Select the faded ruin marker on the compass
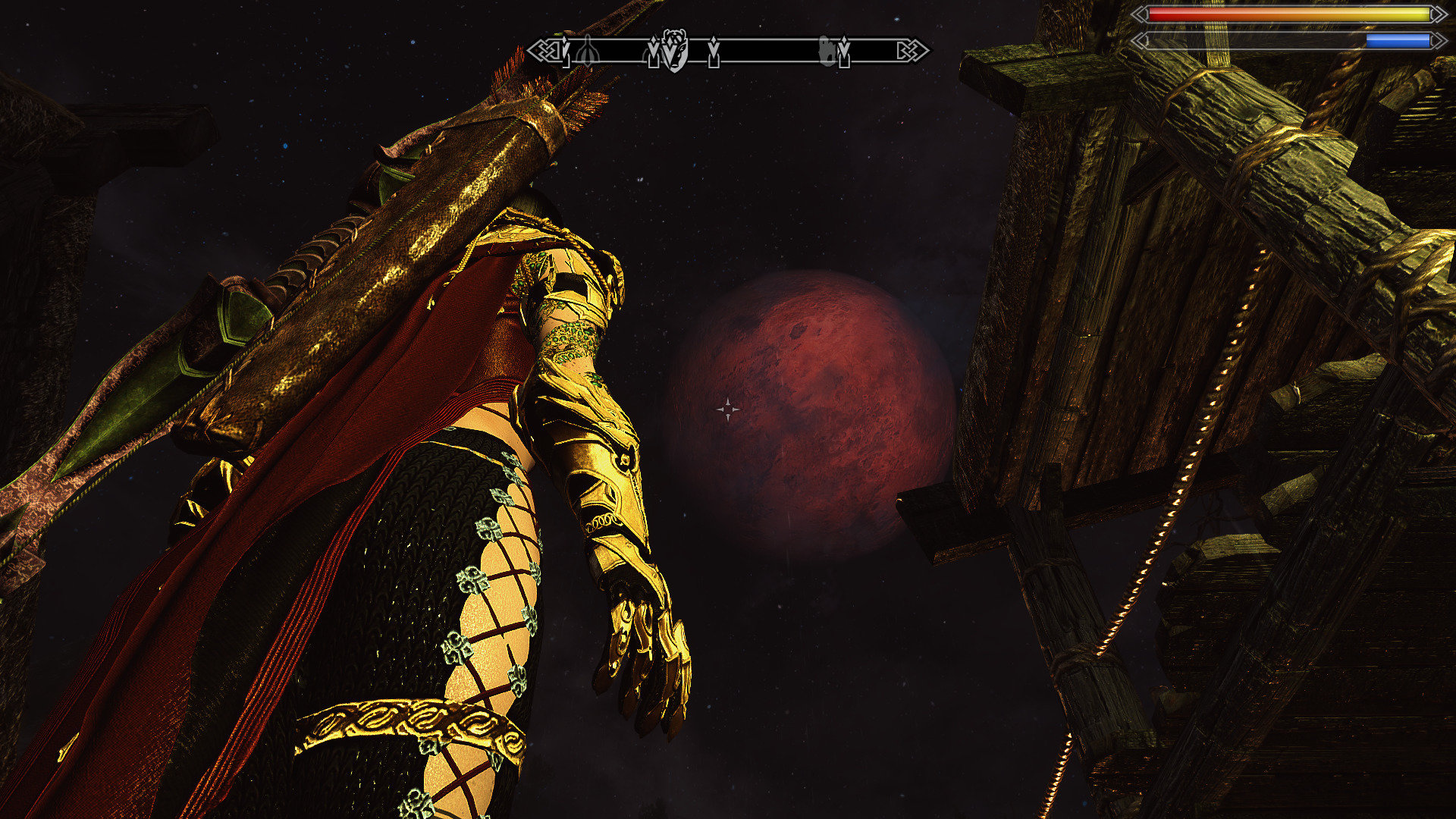Screen dimensions: 1456x819 (x=827, y=52)
